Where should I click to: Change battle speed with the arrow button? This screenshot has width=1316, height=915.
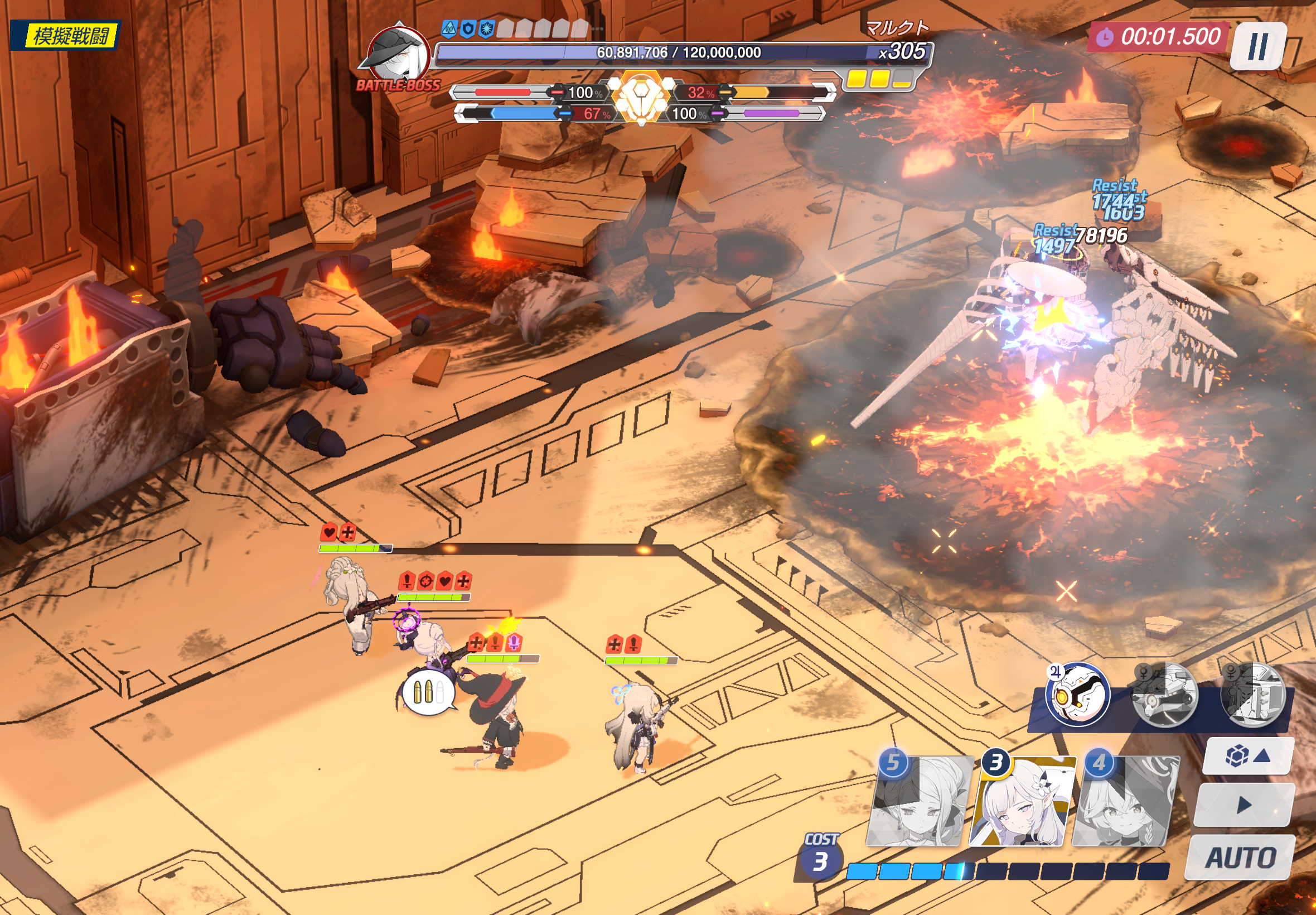click(1244, 805)
